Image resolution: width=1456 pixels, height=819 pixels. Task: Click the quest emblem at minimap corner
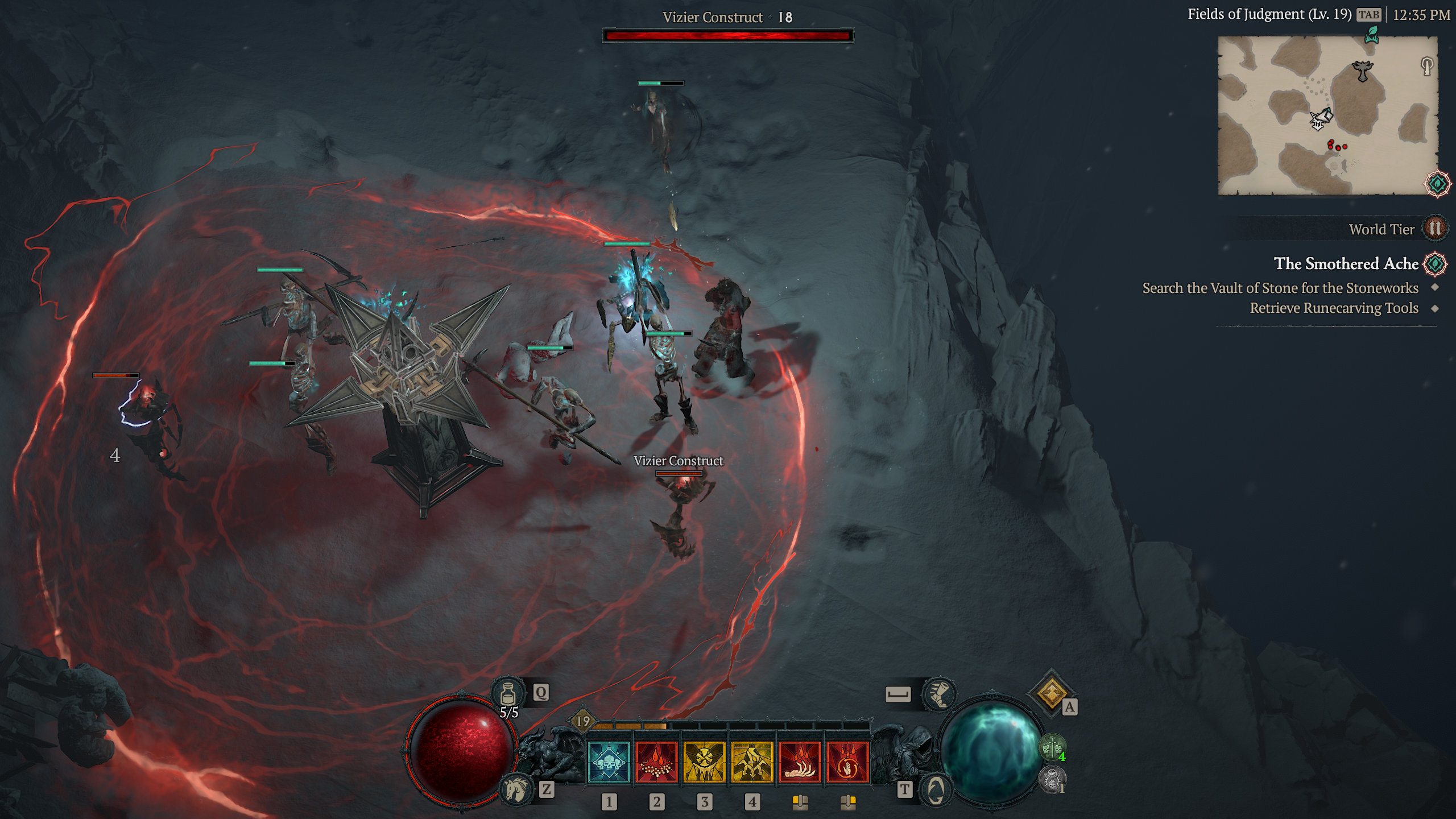click(x=1437, y=184)
